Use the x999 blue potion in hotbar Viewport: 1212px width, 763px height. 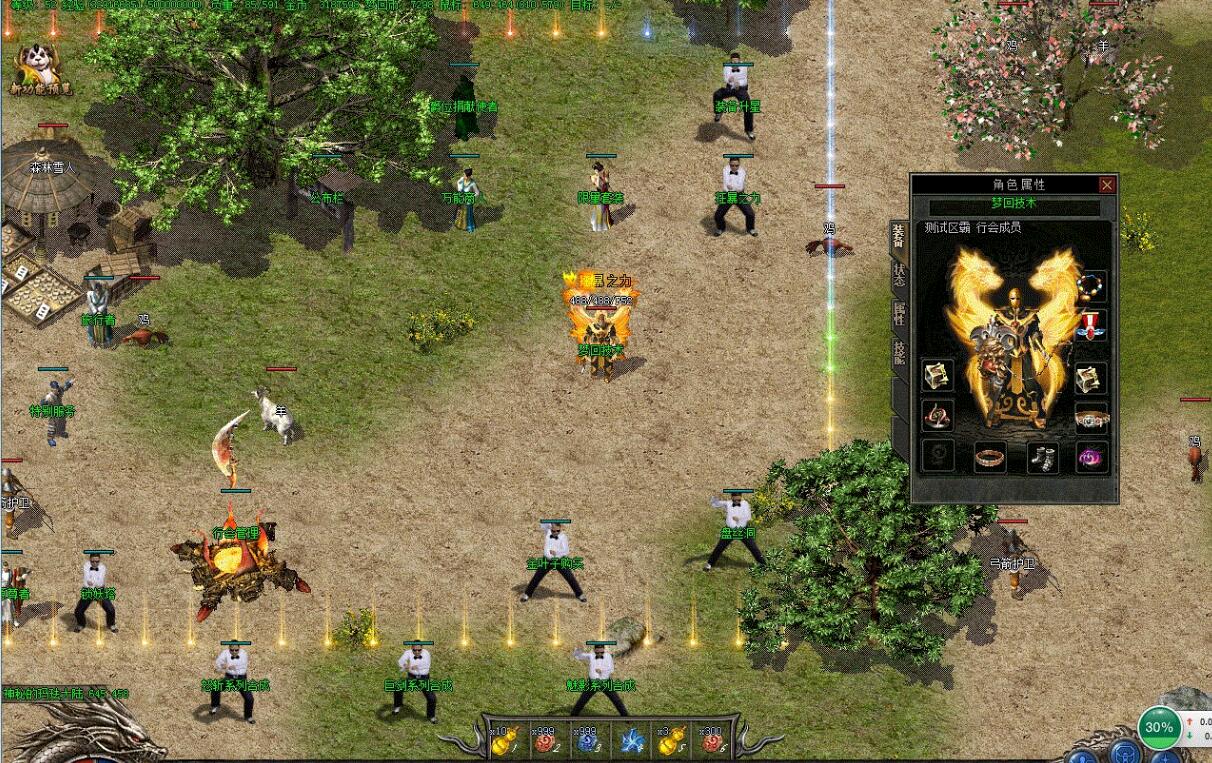[587, 741]
